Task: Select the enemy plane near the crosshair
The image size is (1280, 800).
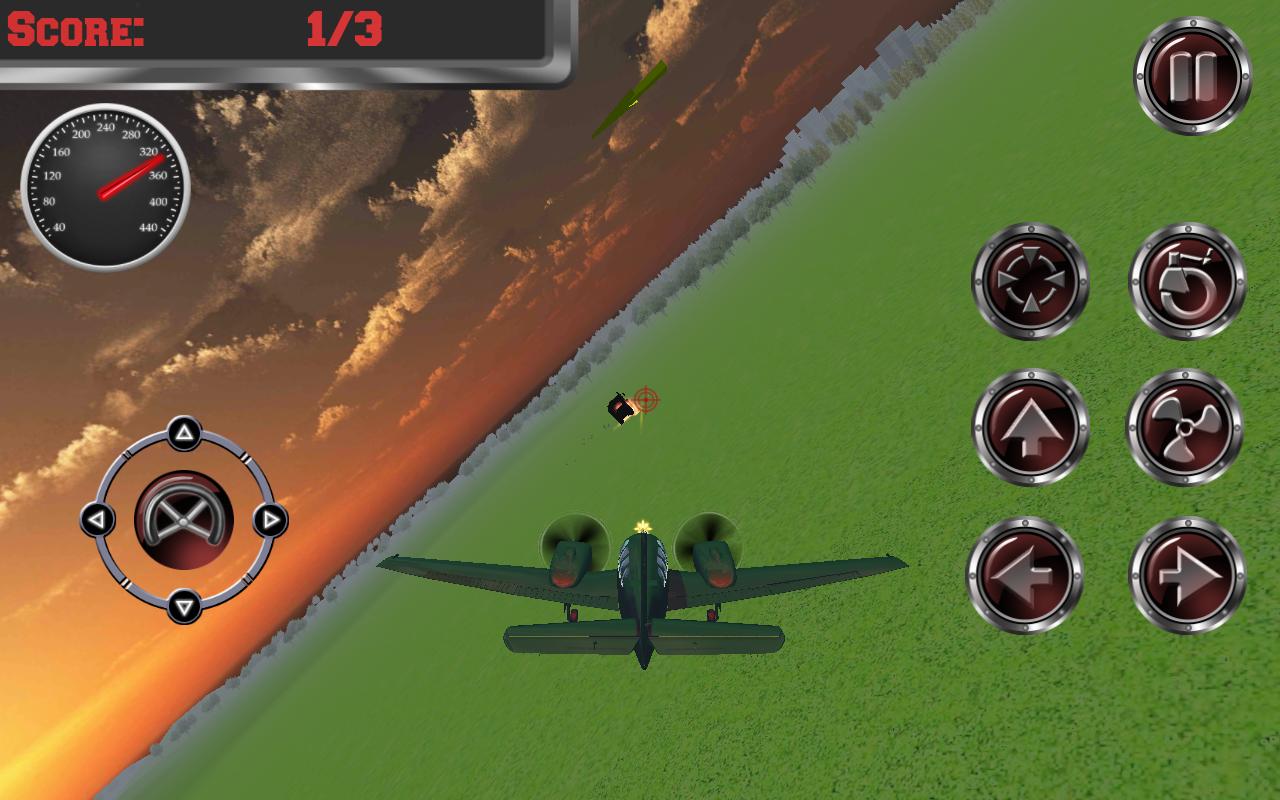Action: (620, 410)
